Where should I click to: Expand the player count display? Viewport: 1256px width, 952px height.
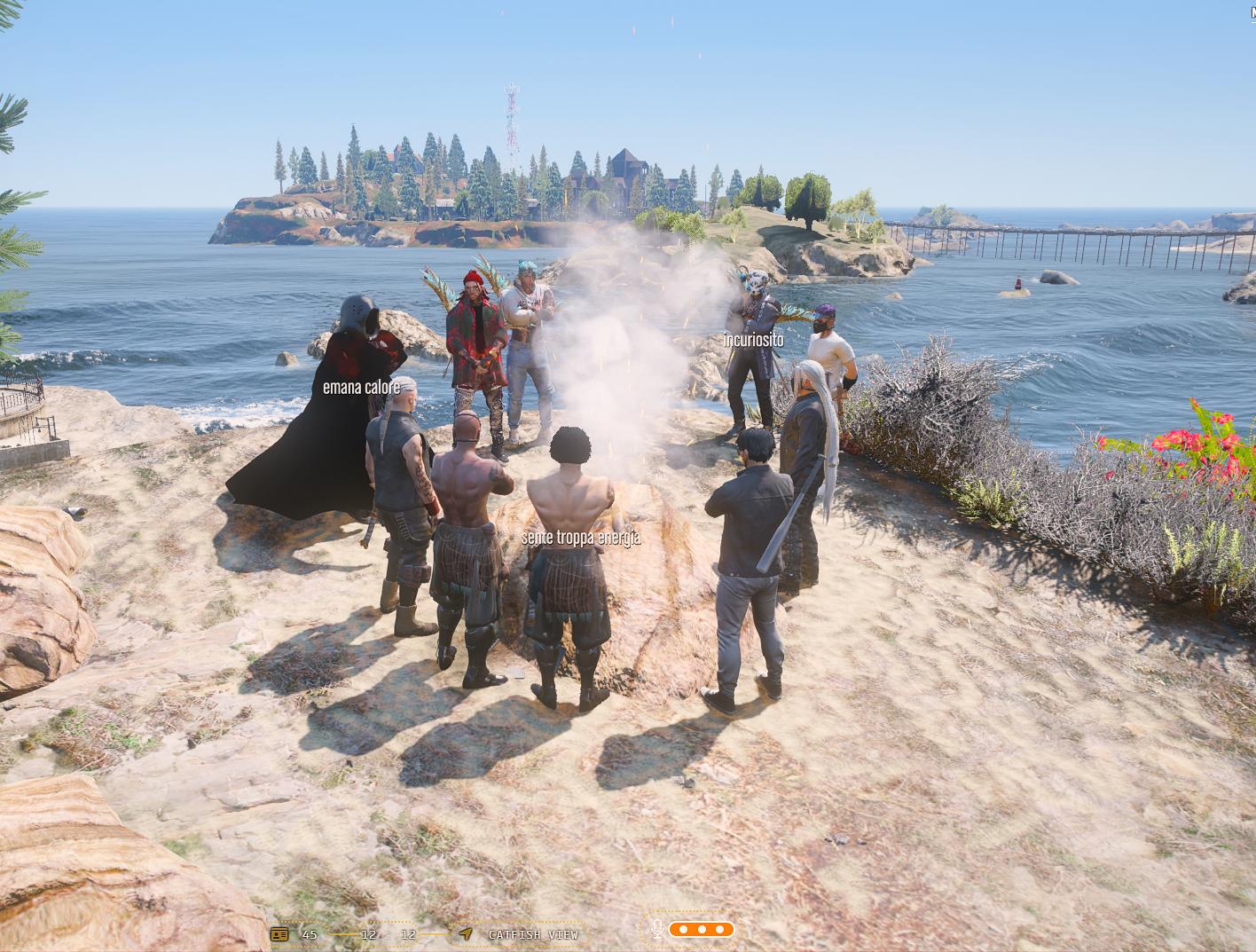click(308, 933)
